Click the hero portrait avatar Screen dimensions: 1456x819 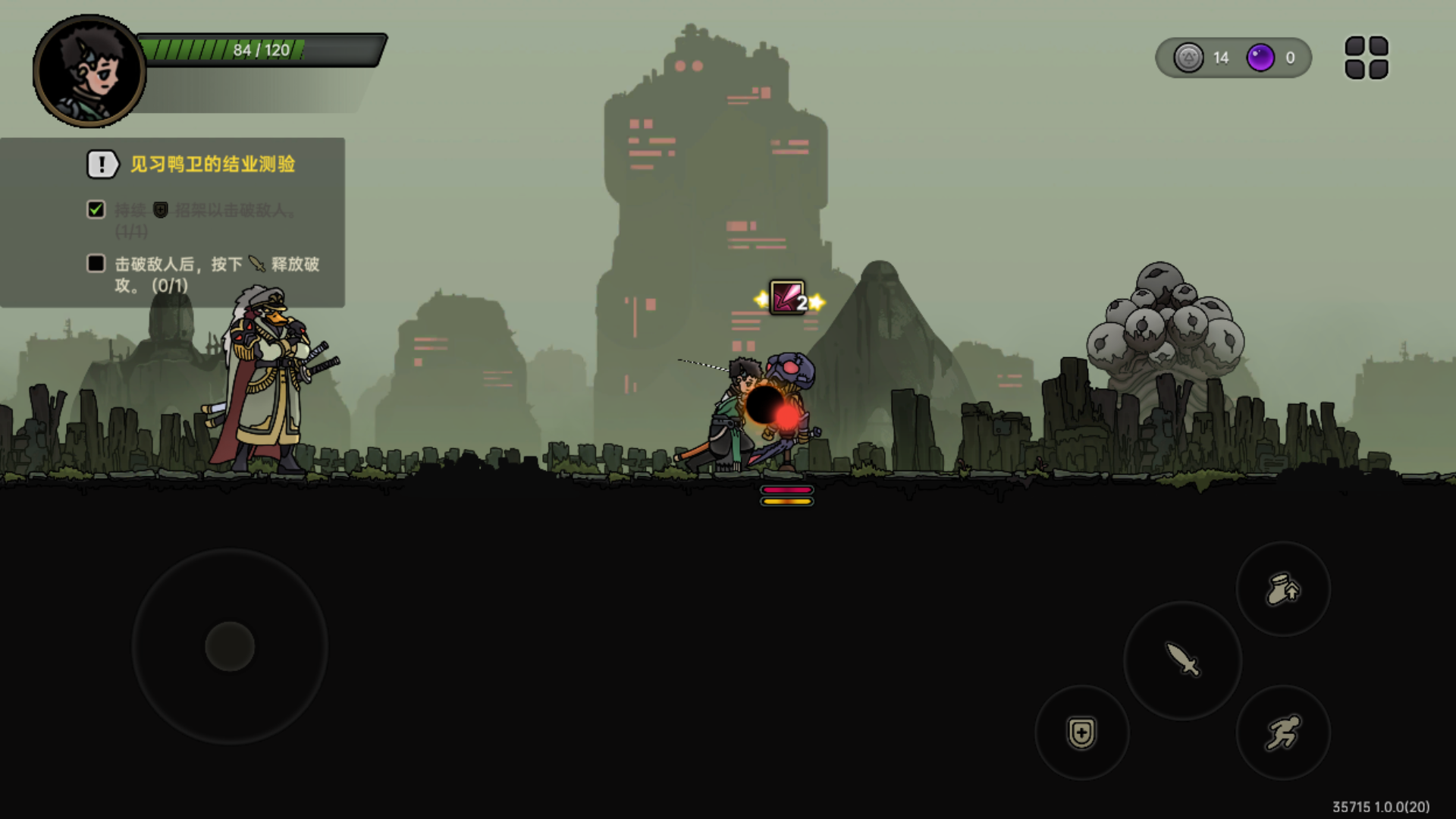click(x=89, y=71)
